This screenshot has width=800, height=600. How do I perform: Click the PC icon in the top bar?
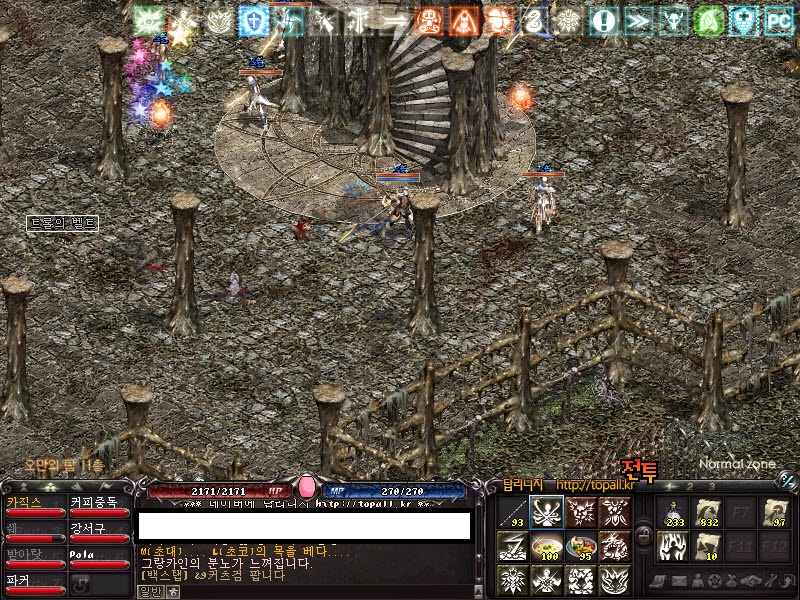[777, 20]
